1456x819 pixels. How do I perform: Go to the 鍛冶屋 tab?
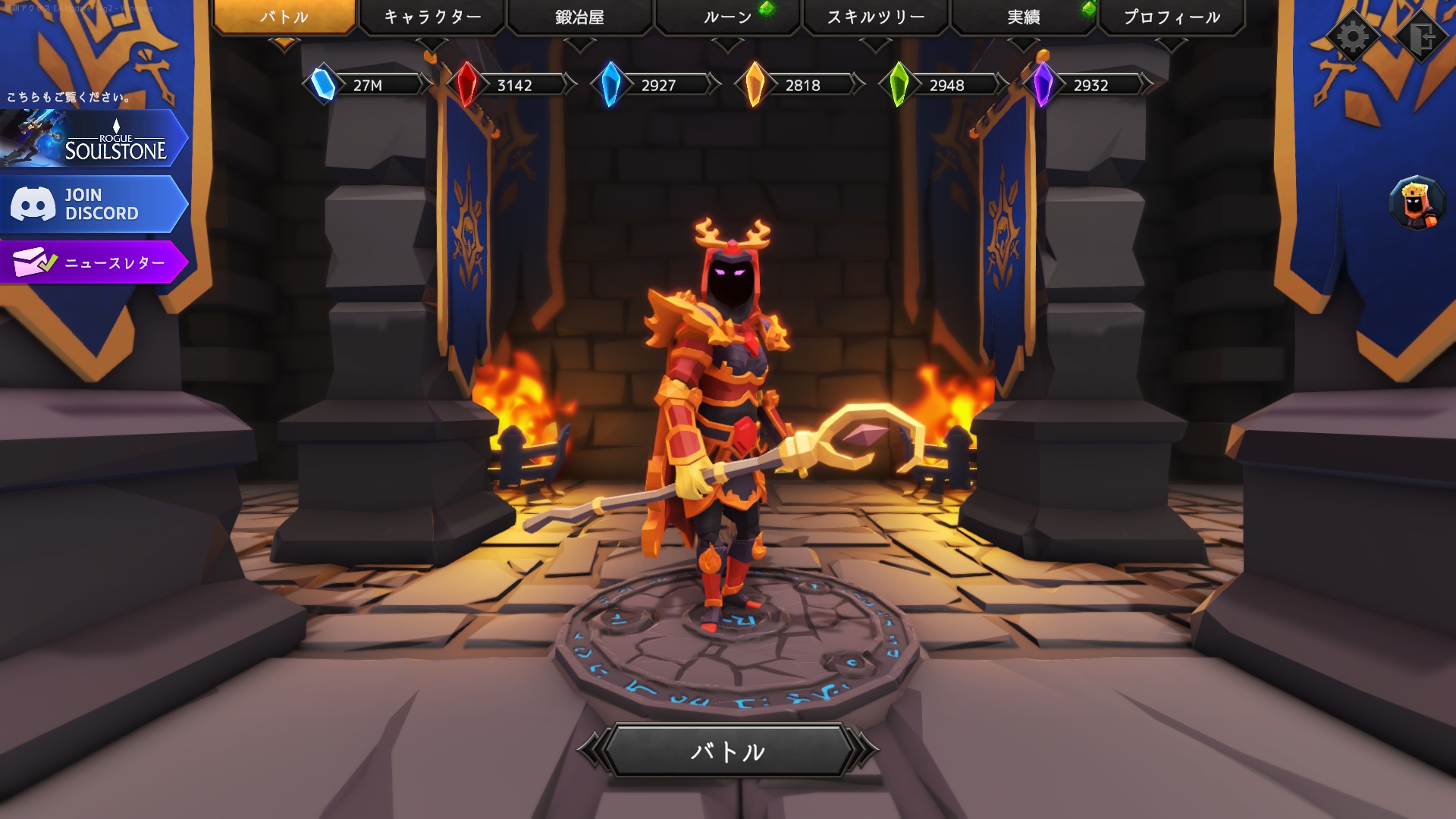coord(579,17)
